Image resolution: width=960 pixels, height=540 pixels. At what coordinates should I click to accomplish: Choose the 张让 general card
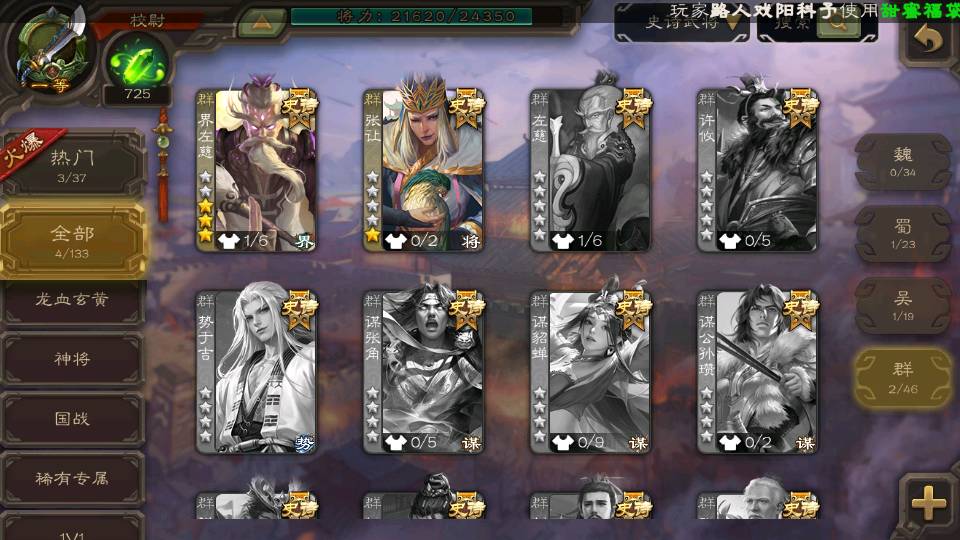pos(423,170)
